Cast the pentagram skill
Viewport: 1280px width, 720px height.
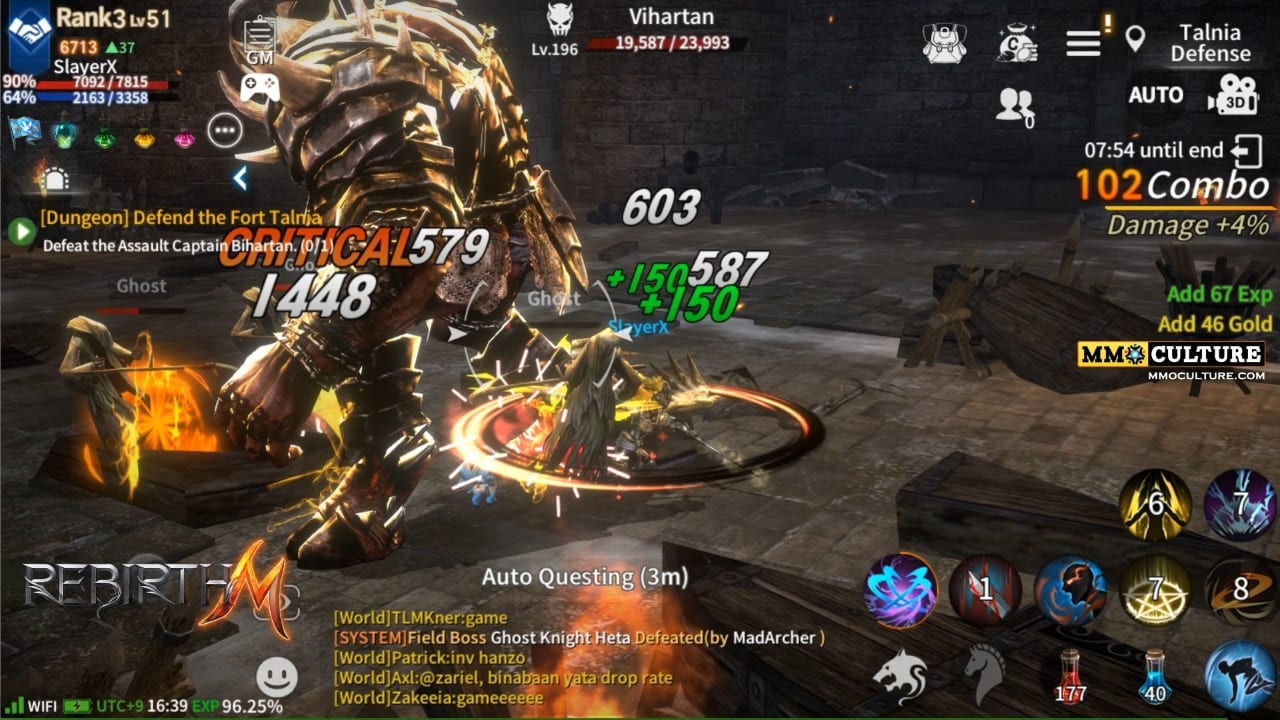coord(1155,590)
